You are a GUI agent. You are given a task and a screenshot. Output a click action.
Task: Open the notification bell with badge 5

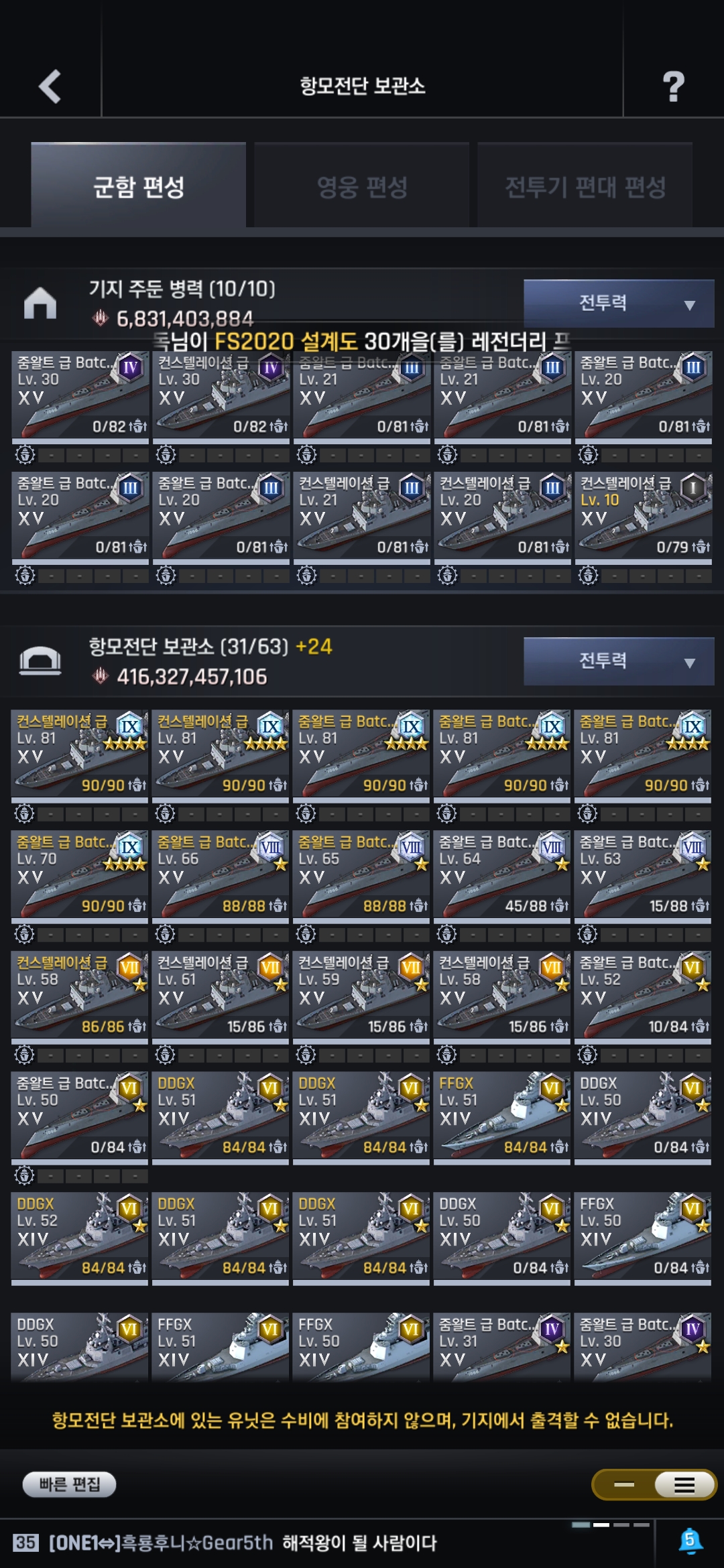[690, 1541]
